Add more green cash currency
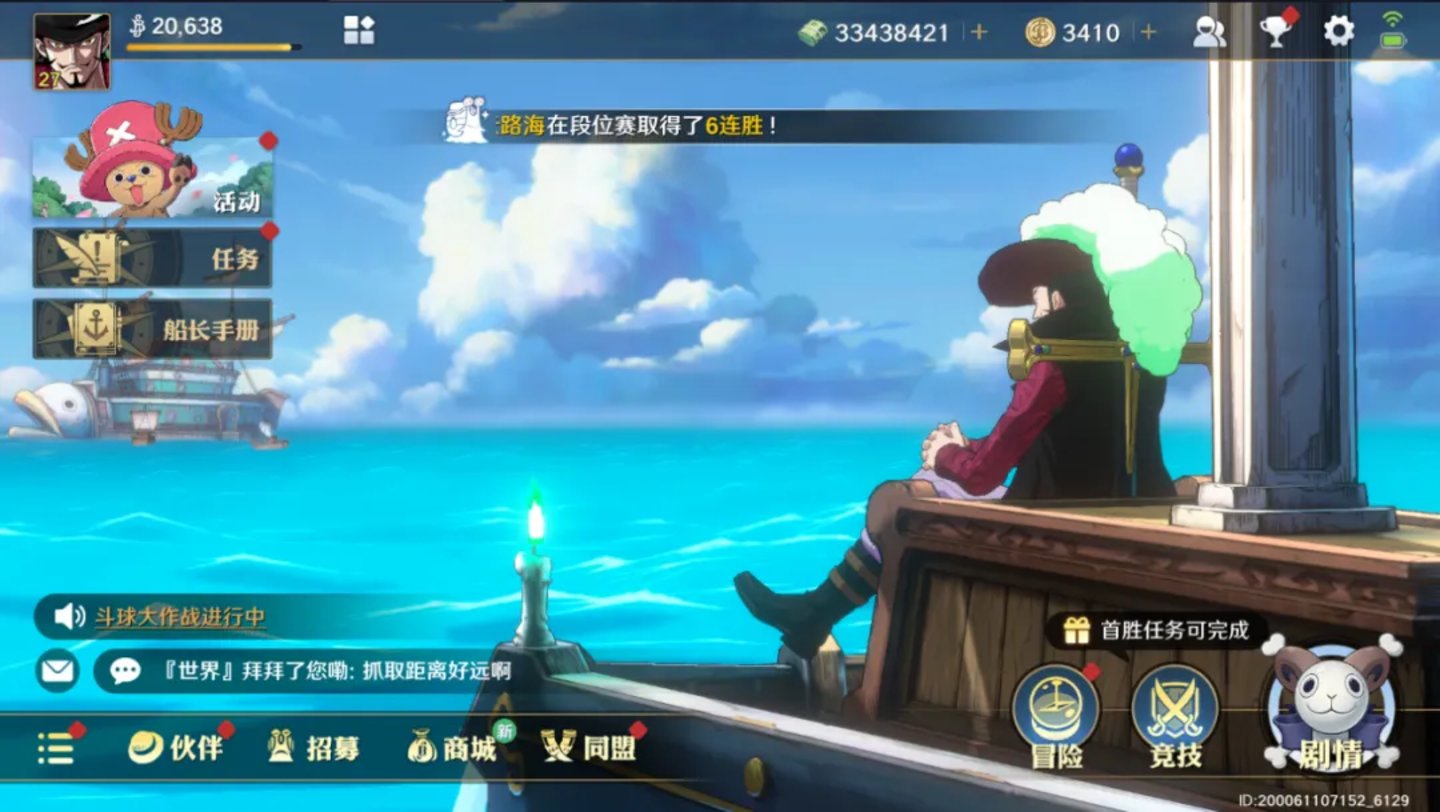 point(979,32)
